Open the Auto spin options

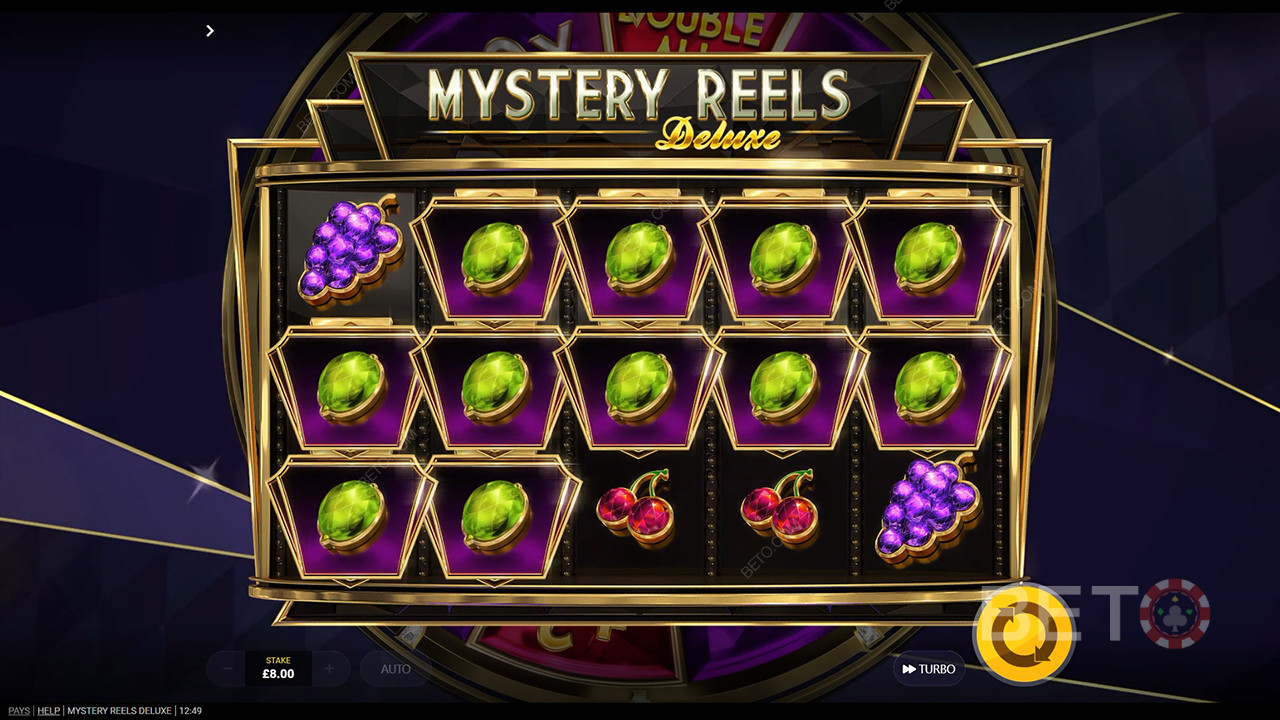[395, 669]
